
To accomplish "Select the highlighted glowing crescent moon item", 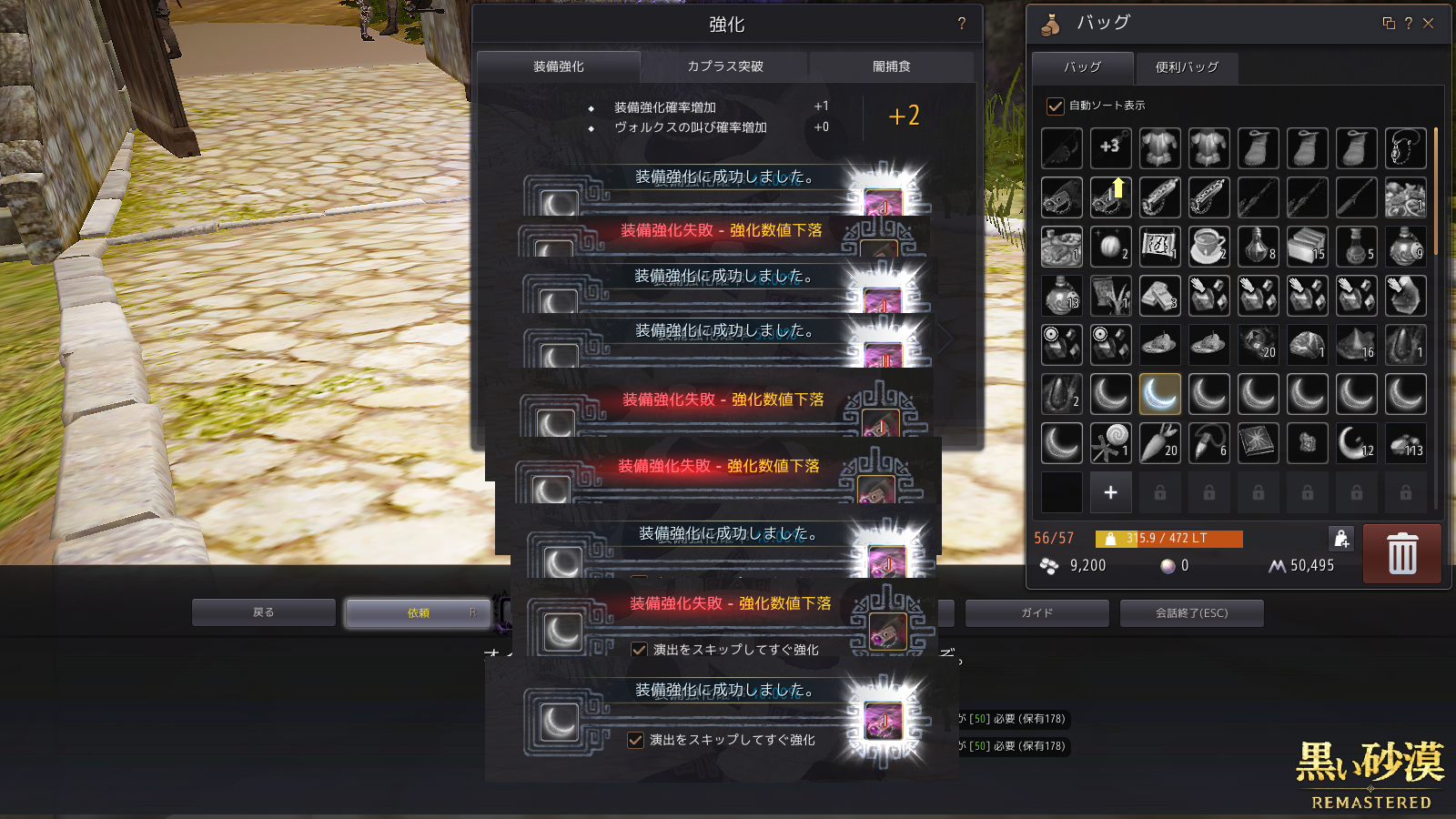I will pos(1159,394).
